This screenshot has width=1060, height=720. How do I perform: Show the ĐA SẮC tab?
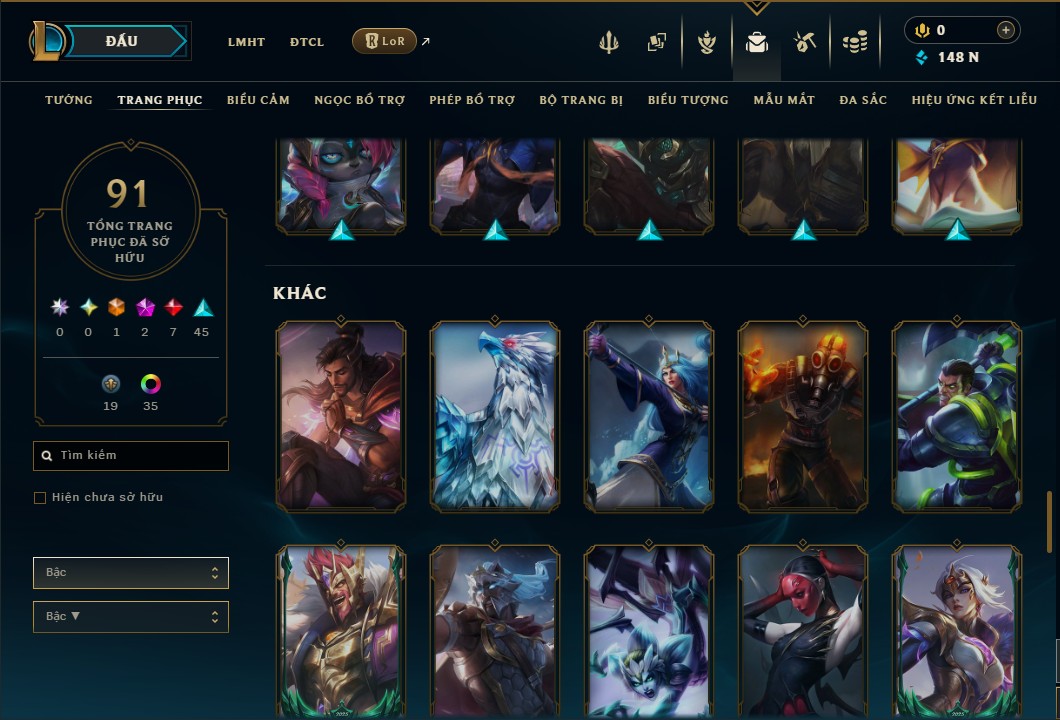click(x=863, y=100)
